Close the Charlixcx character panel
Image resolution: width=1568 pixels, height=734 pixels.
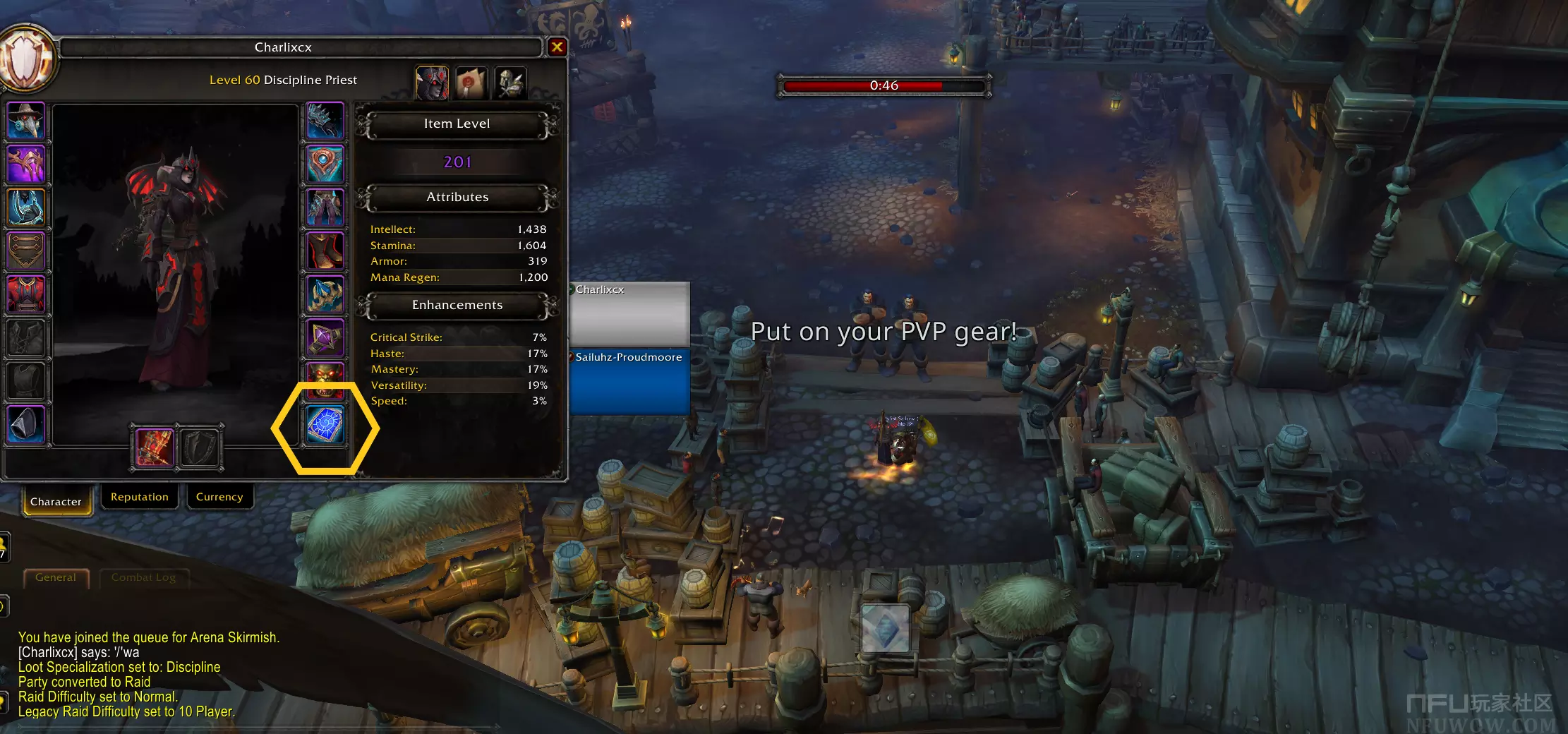(557, 47)
